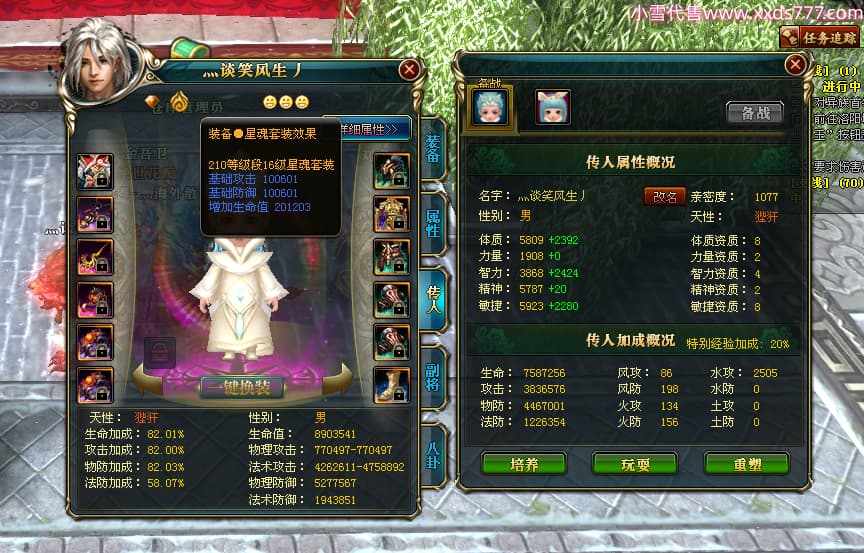Close the 传人 attributes panel
The width and height of the screenshot is (864, 553).
[795, 65]
